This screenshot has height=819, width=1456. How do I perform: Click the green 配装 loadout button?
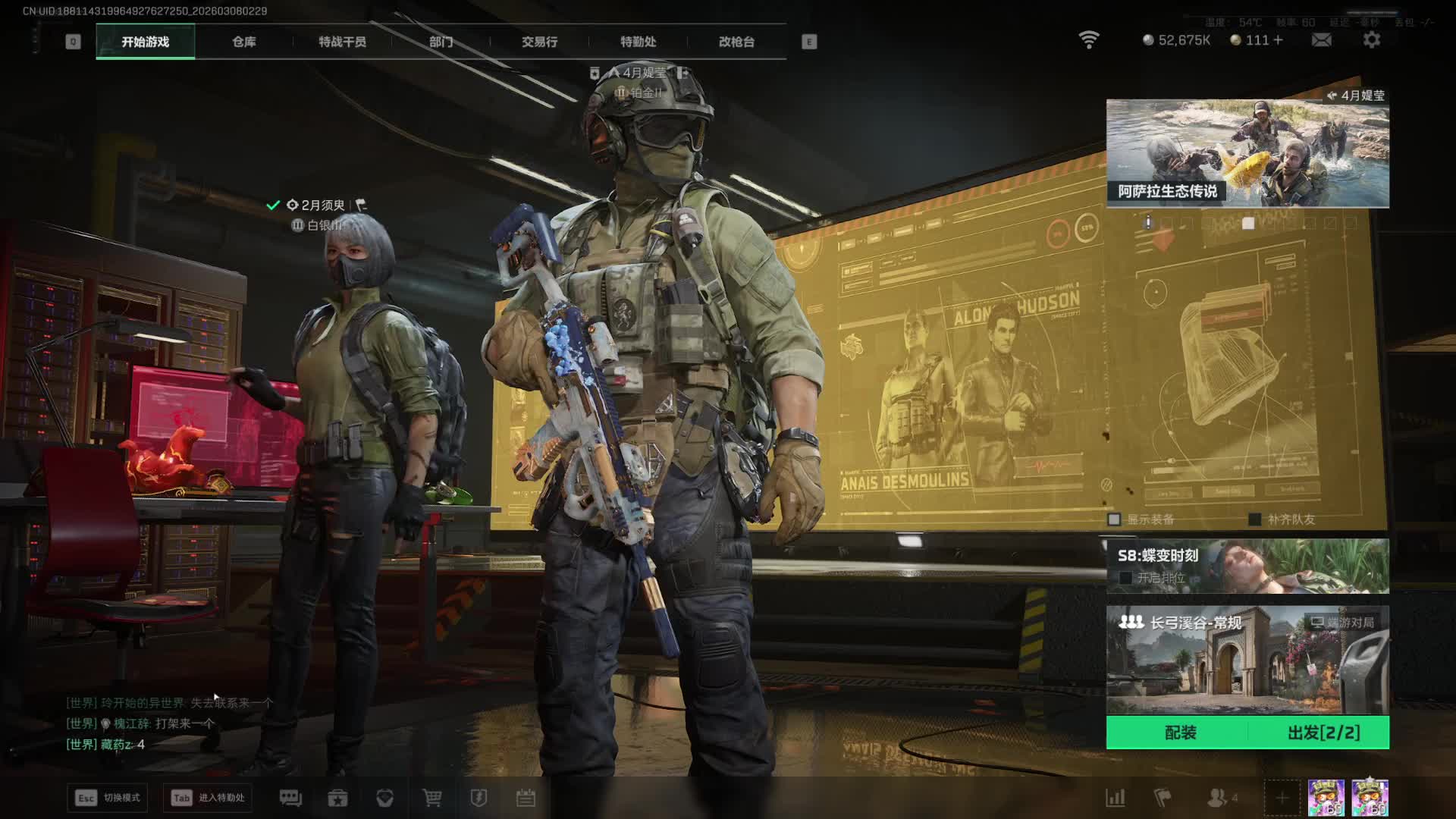[x=1180, y=733]
